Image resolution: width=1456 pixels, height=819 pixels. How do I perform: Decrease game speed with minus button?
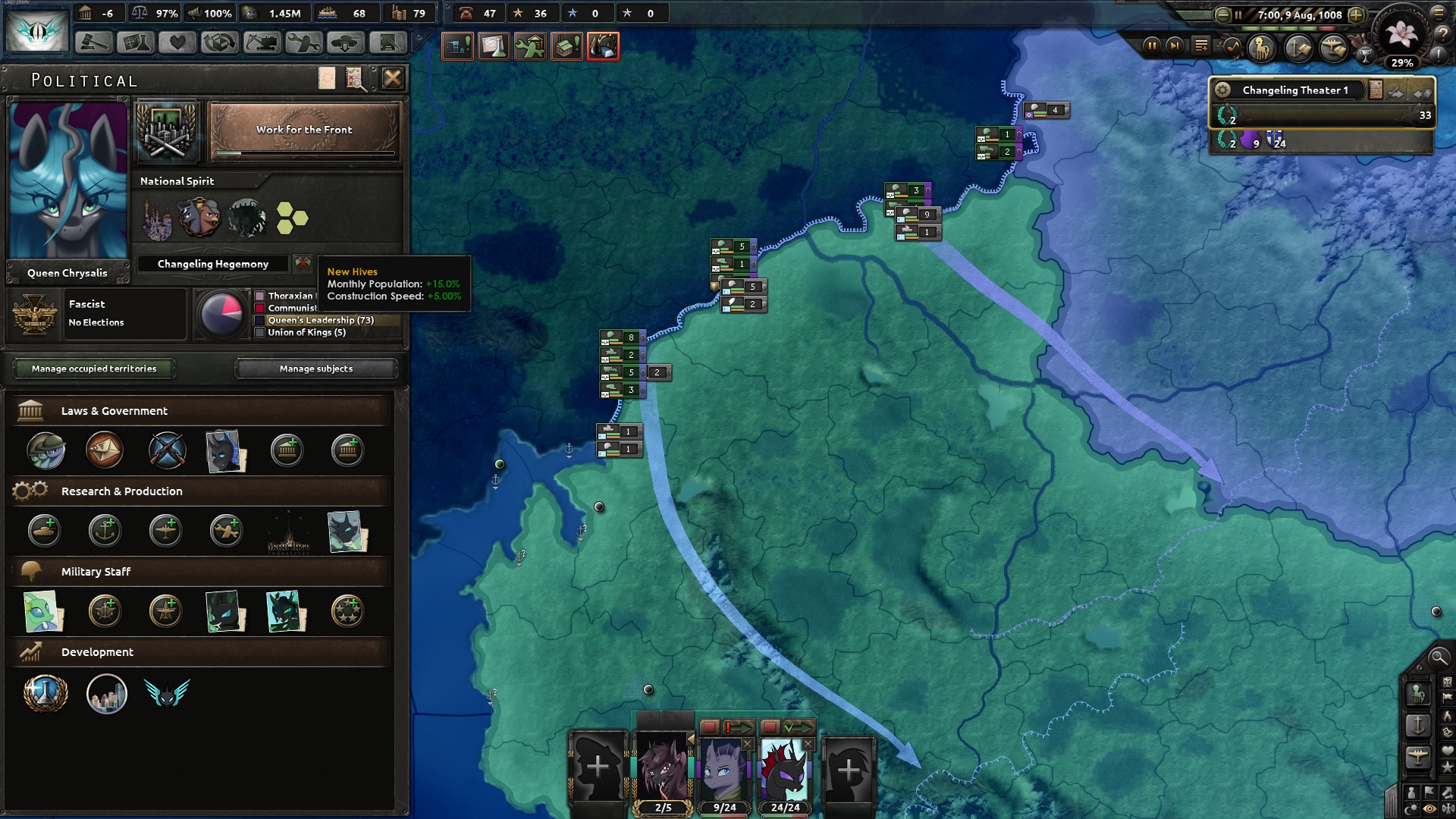[x=1222, y=14]
